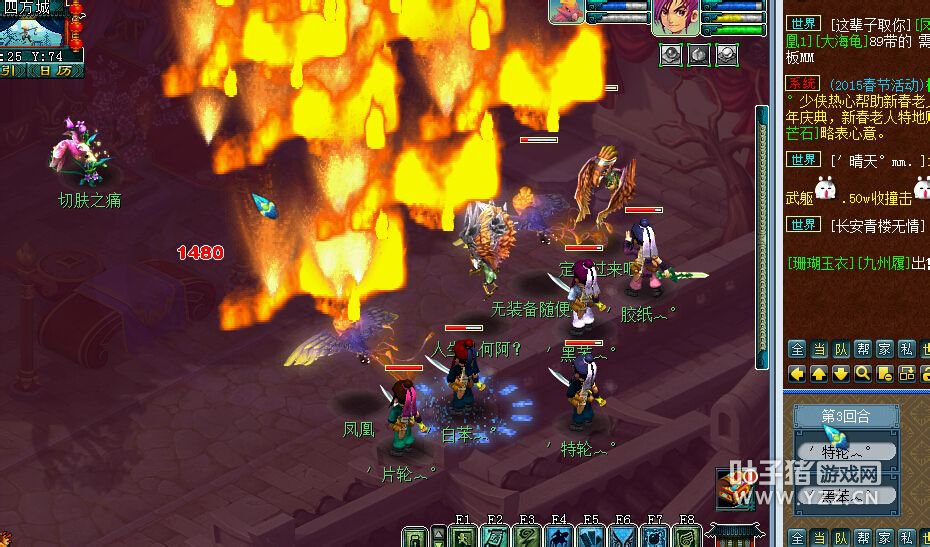Click the F8 winged shortcut icon

click(x=687, y=537)
